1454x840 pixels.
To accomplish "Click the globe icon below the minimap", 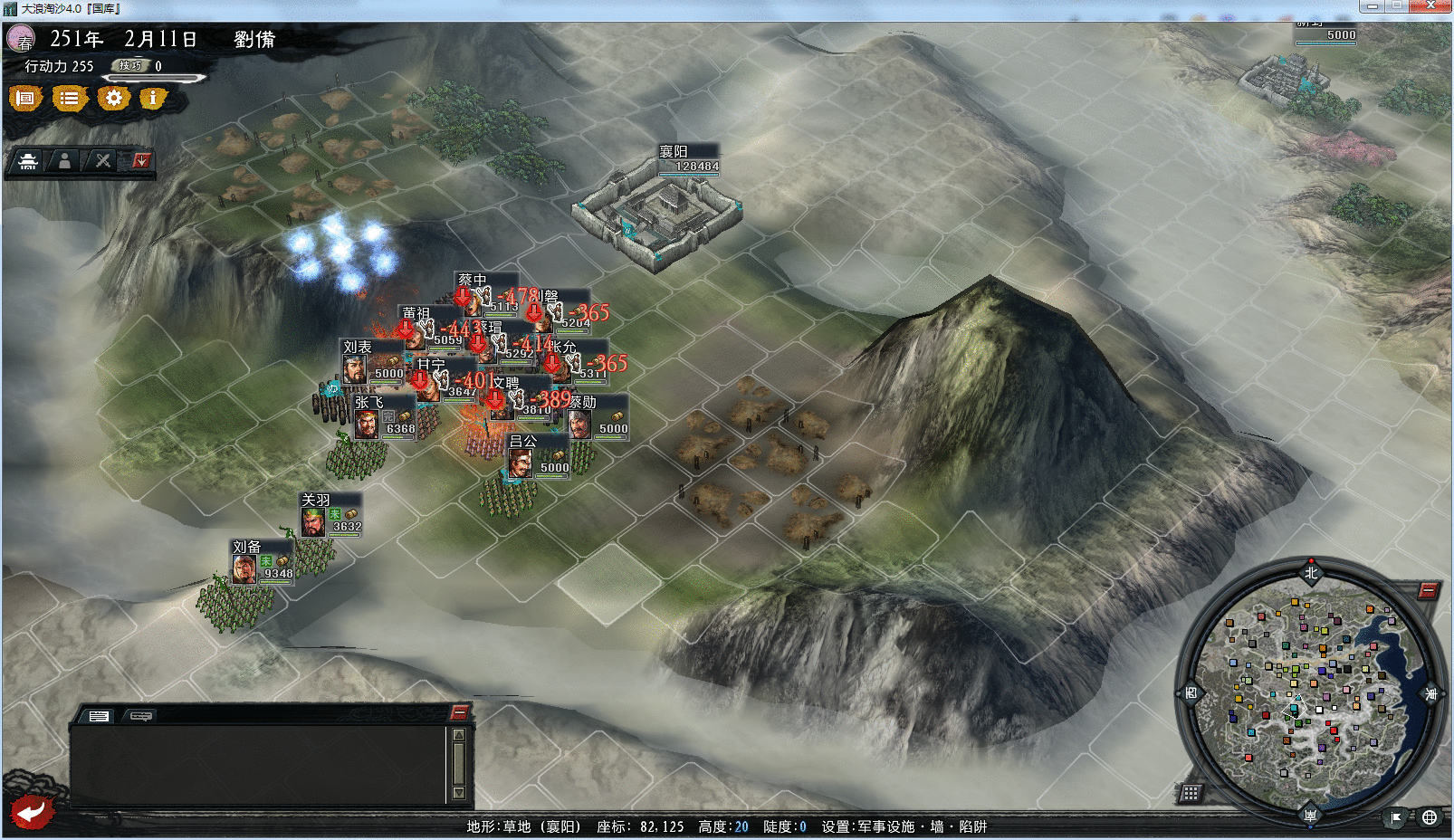I will coord(1430,817).
